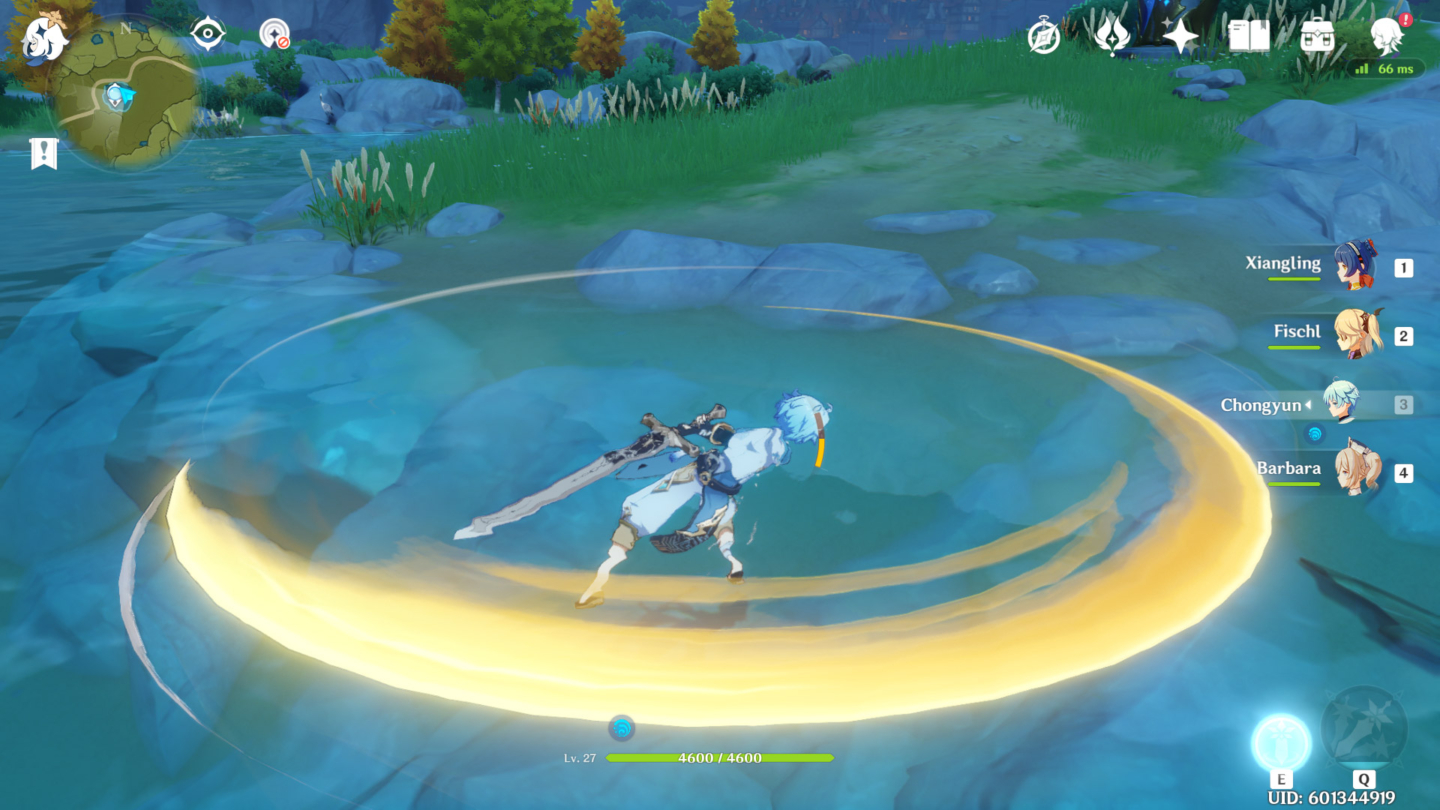
Task: Open the quest navigation marker icon
Action: click(x=43, y=153)
